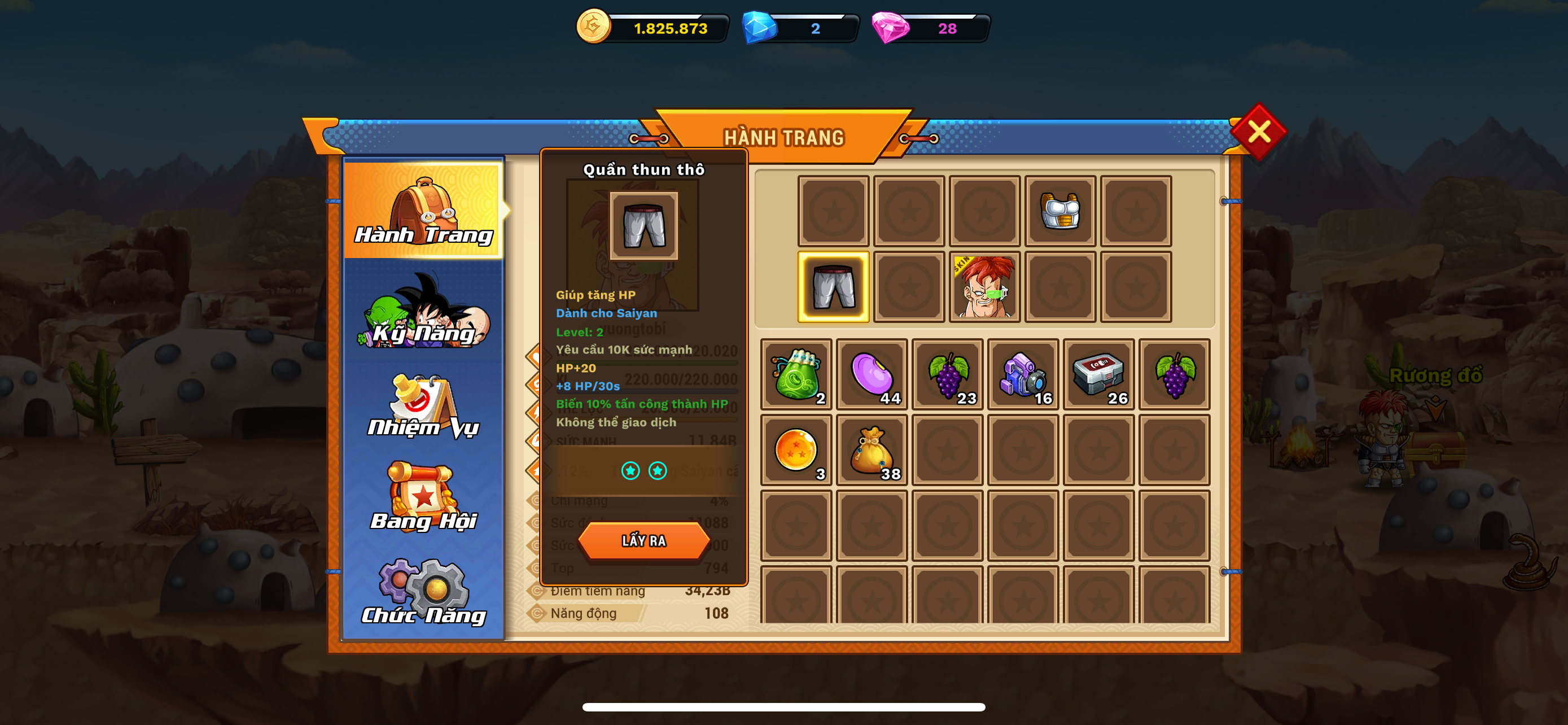Tap the gold coin currency icon
The height and width of the screenshot is (725, 1568).
(593, 27)
